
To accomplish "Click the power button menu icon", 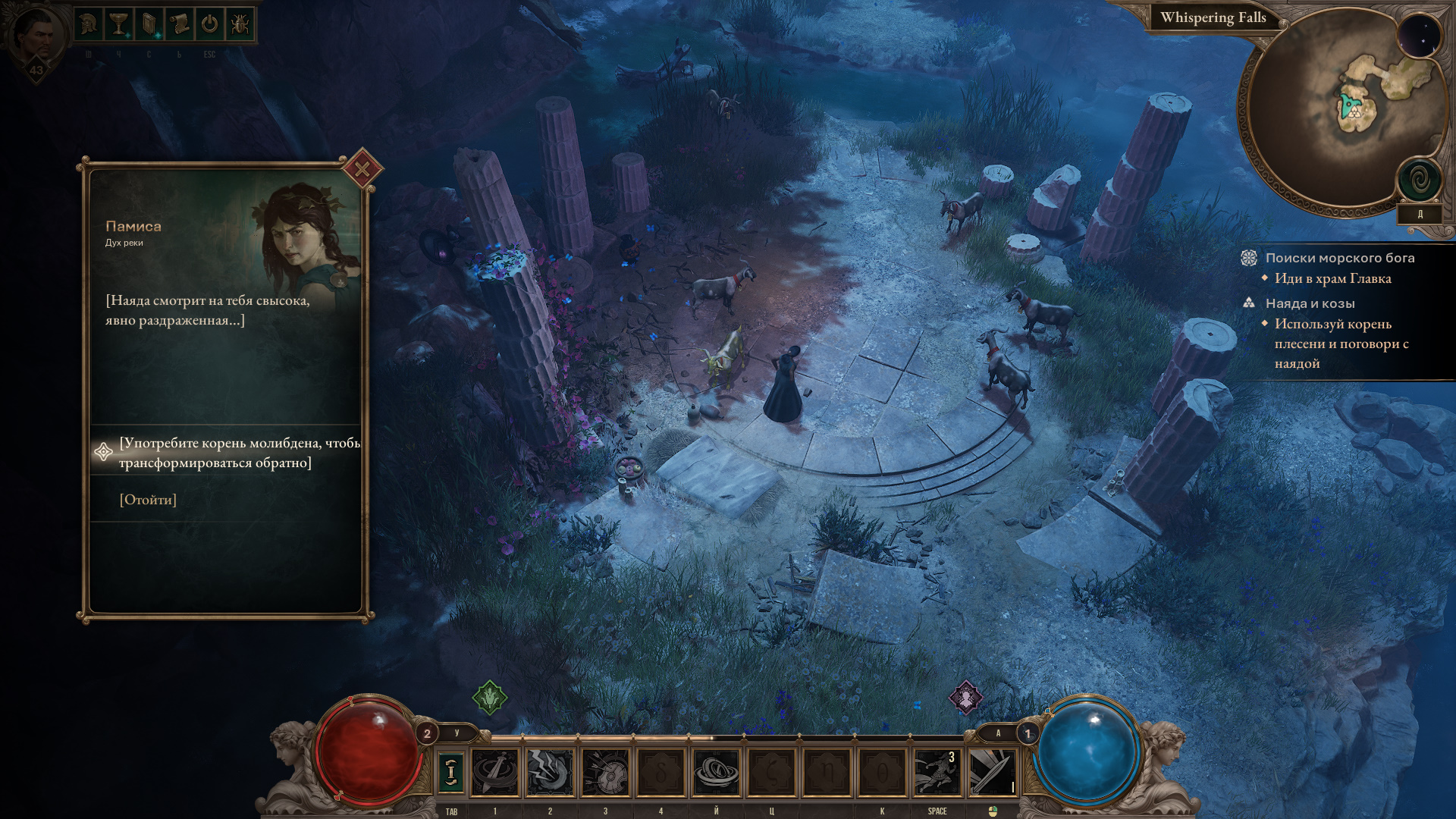I will [x=210, y=25].
